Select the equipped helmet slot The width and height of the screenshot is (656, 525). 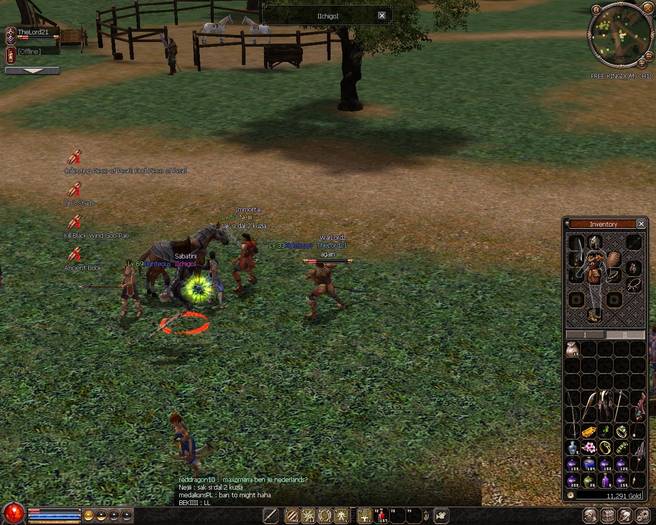tap(594, 241)
